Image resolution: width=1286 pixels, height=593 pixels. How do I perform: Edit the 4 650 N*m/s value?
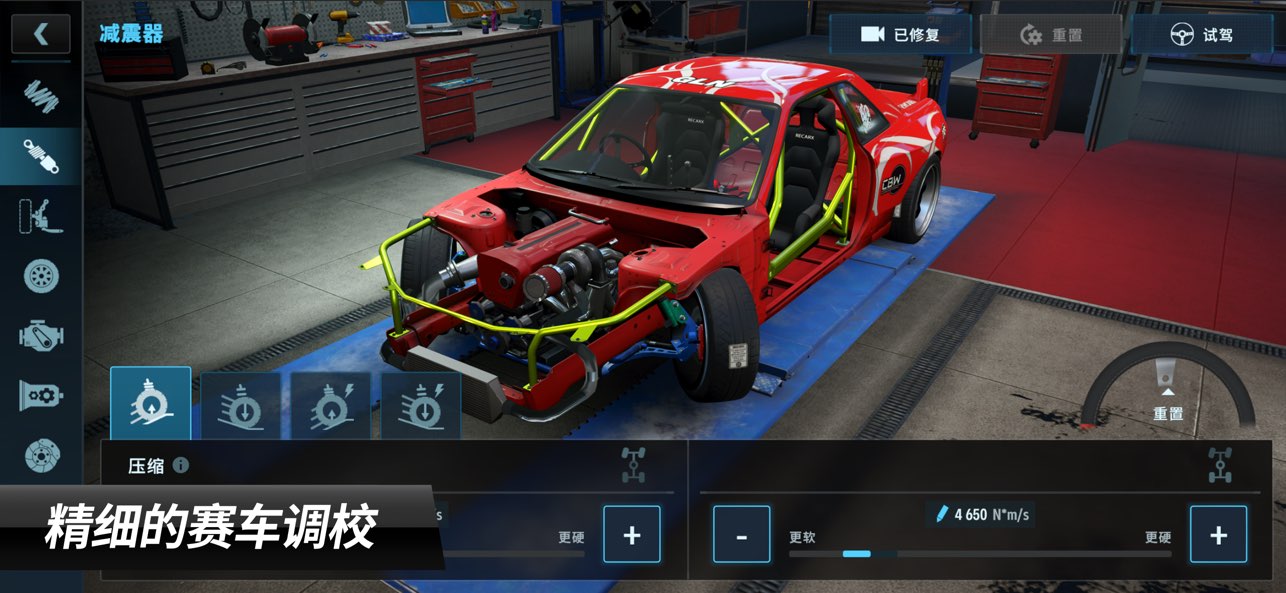980,514
